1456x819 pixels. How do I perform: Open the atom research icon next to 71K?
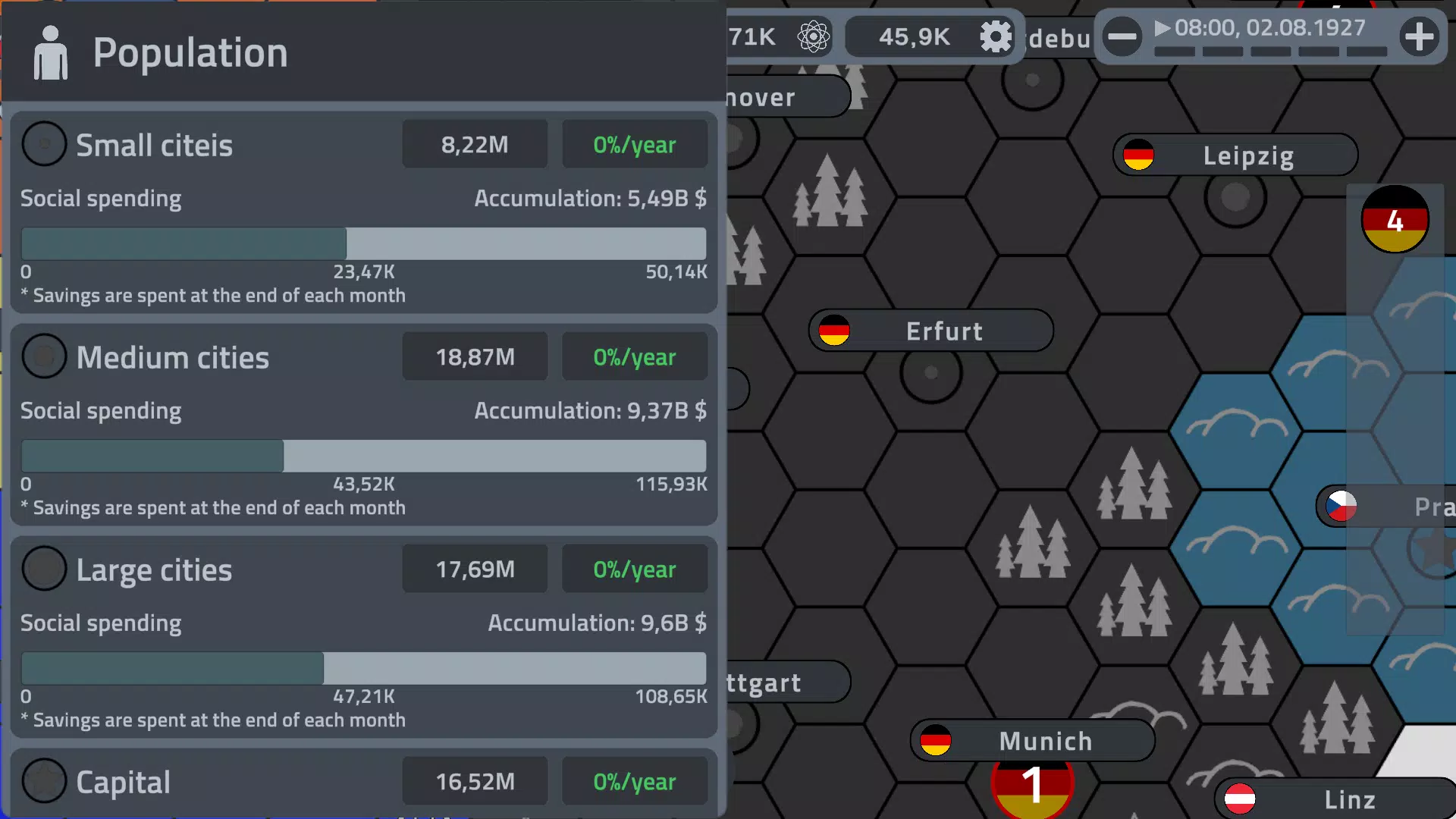click(812, 36)
